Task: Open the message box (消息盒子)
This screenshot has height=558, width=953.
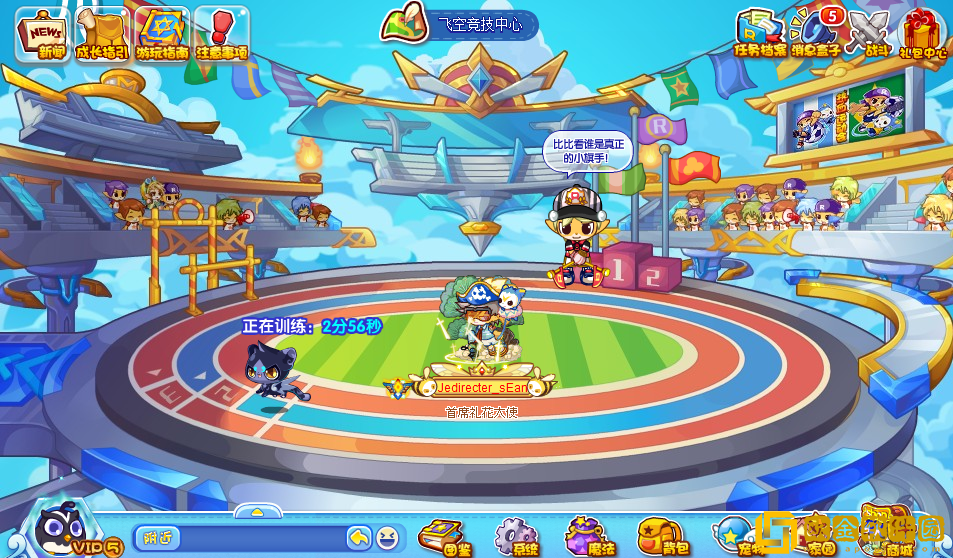Action: coord(814,32)
